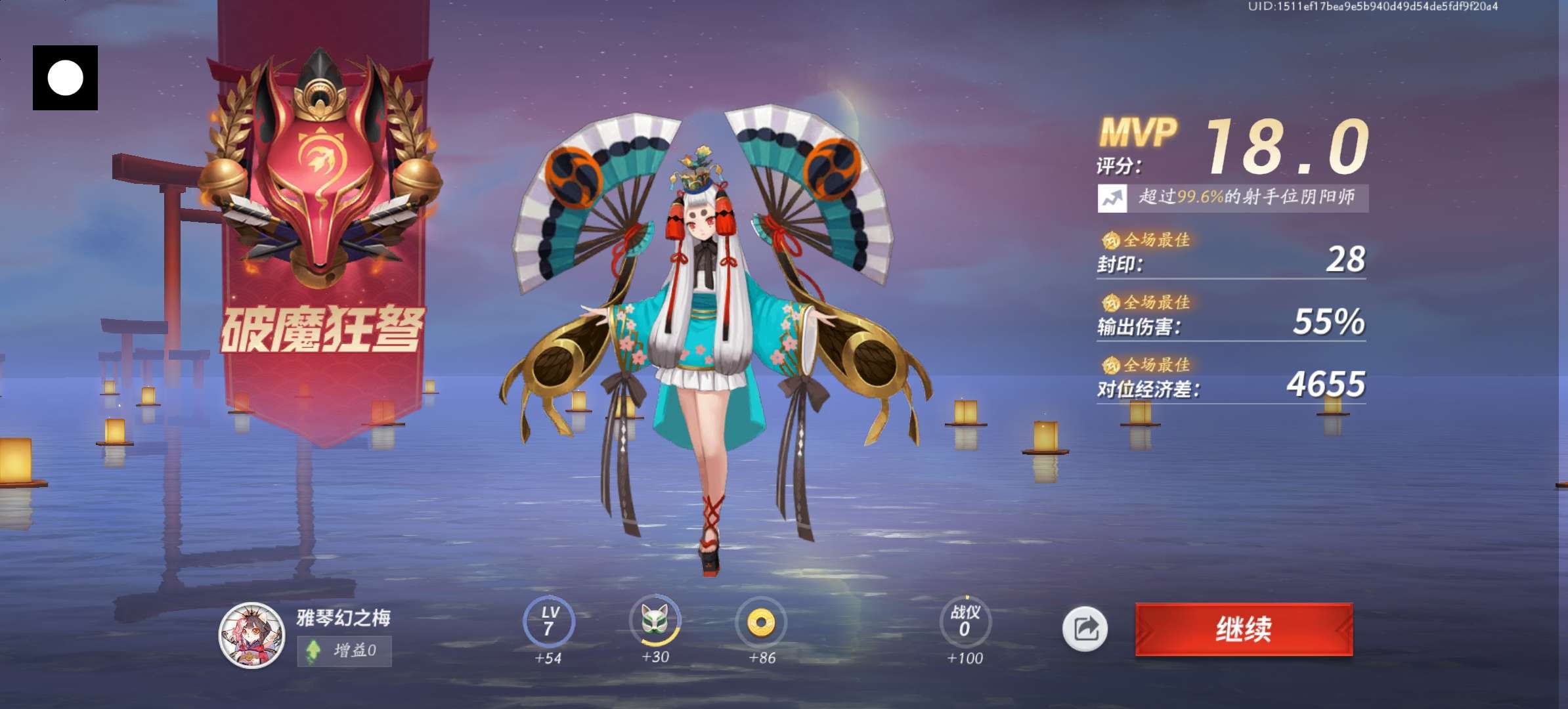Image resolution: width=1568 pixels, height=709 pixels.
Task: Select the LV 7 level reward circle
Action: click(548, 621)
